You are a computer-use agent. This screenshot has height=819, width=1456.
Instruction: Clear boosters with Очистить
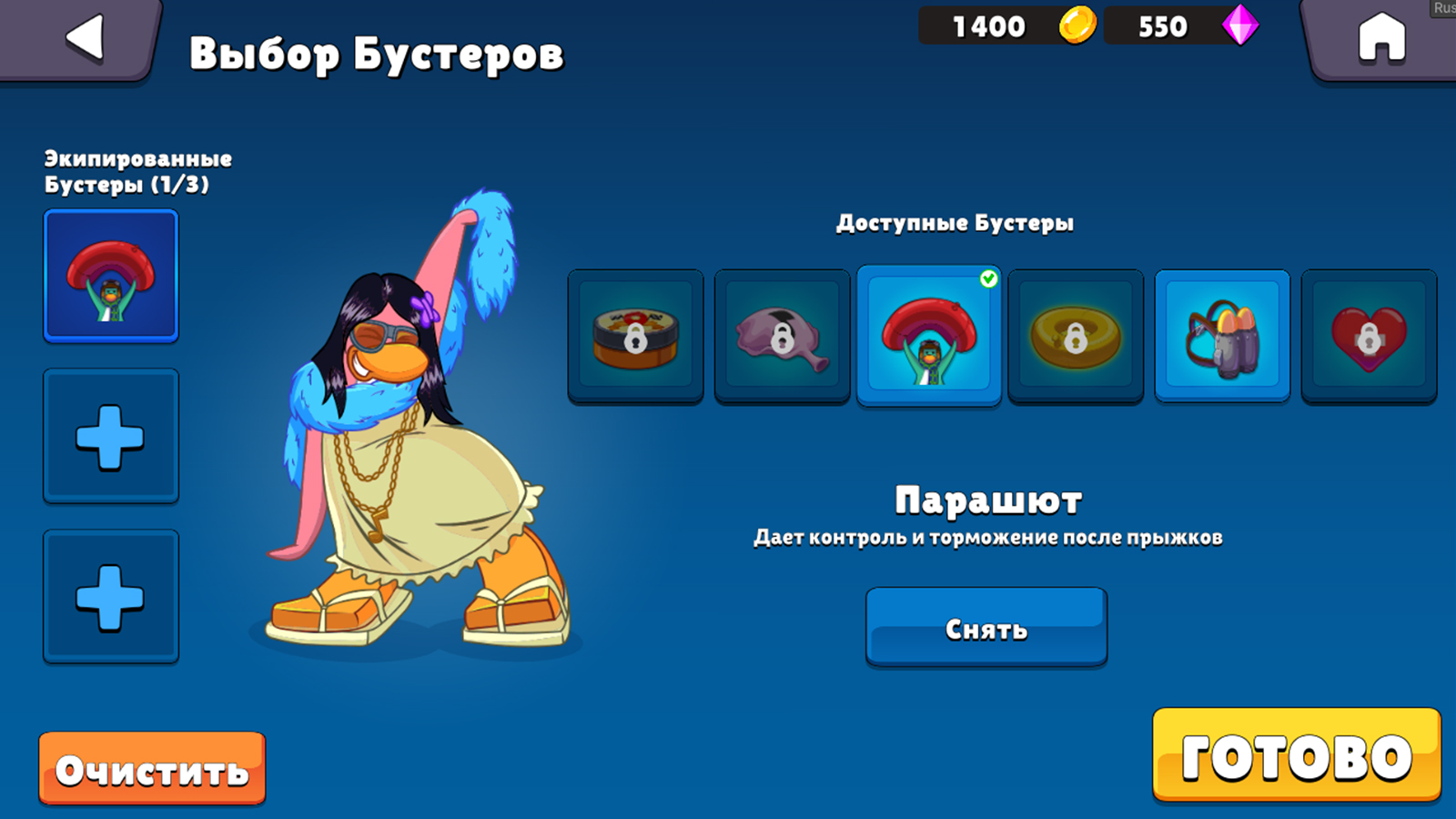152,770
